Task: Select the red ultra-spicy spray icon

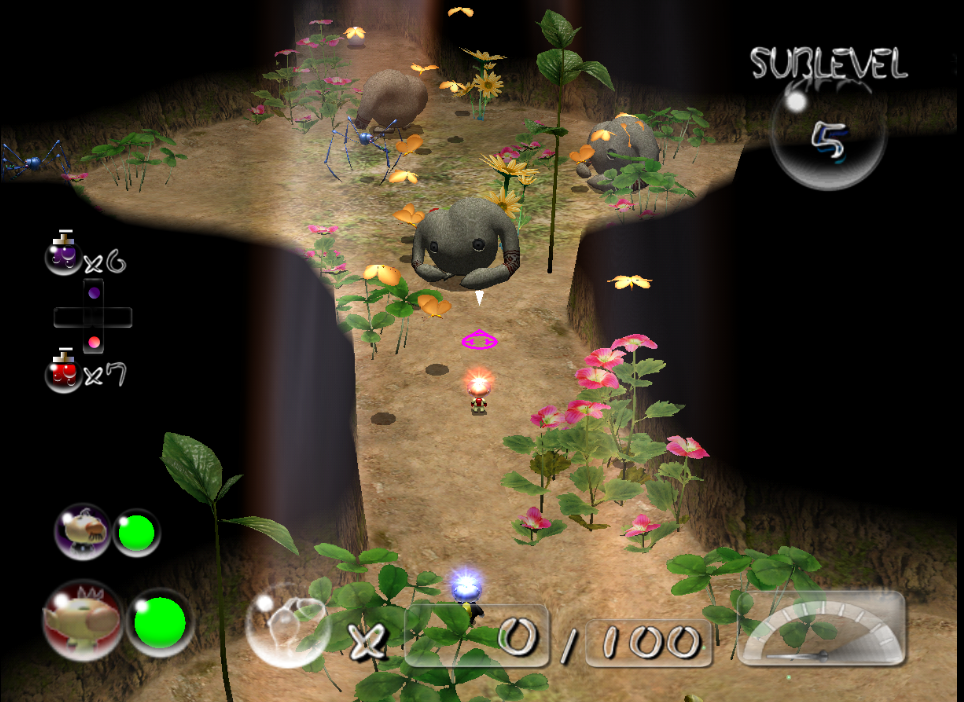Action: [x=64, y=371]
